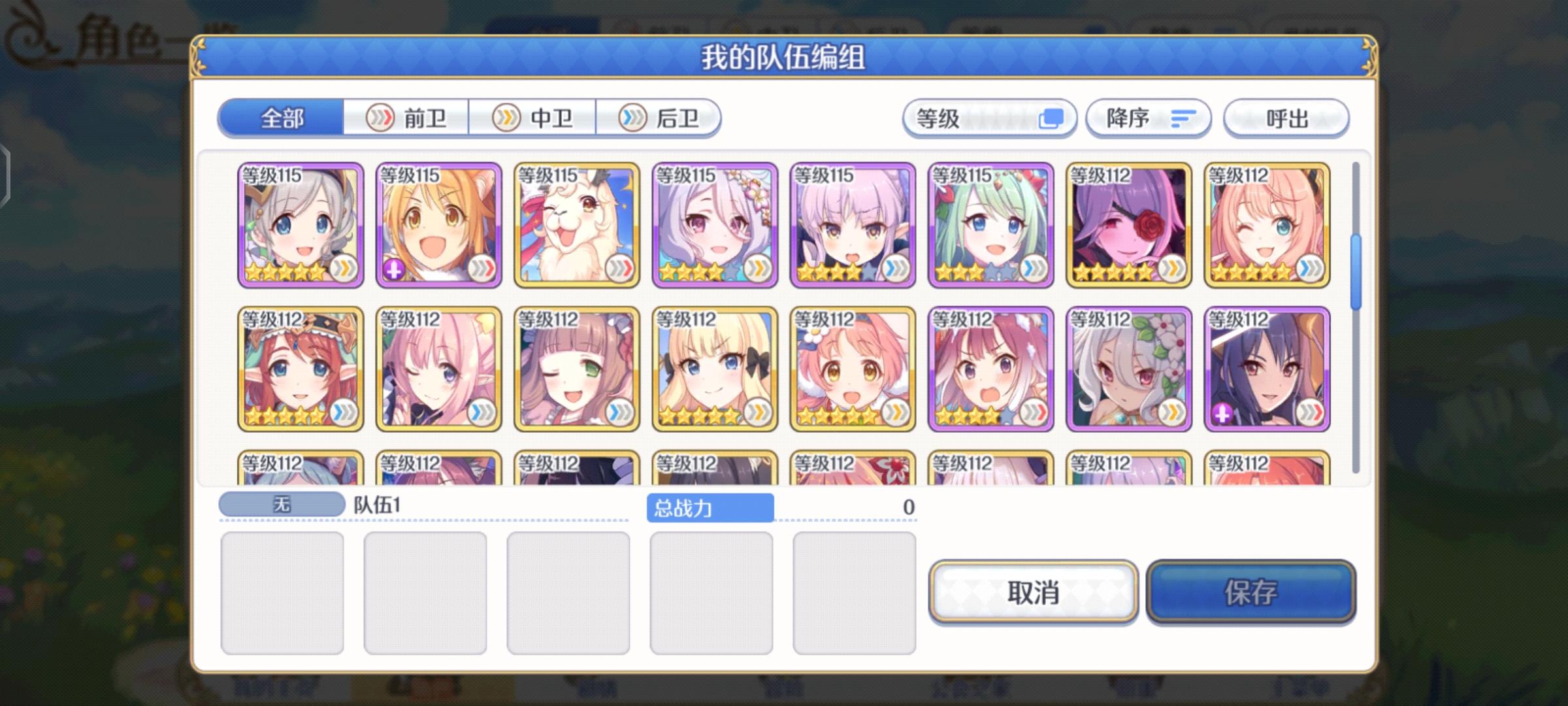
Task: Select the first empty team slot
Action: [x=282, y=592]
